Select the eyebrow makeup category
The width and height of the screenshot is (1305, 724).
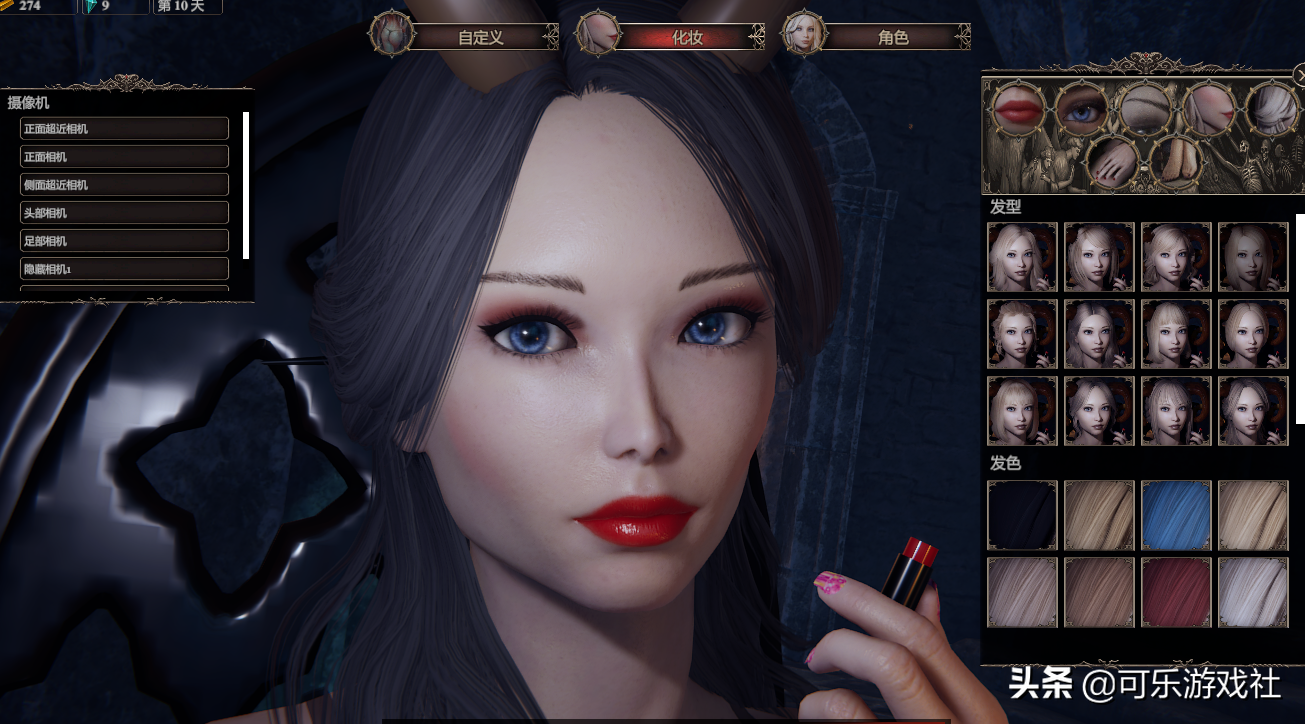pyautogui.click(x=1146, y=108)
